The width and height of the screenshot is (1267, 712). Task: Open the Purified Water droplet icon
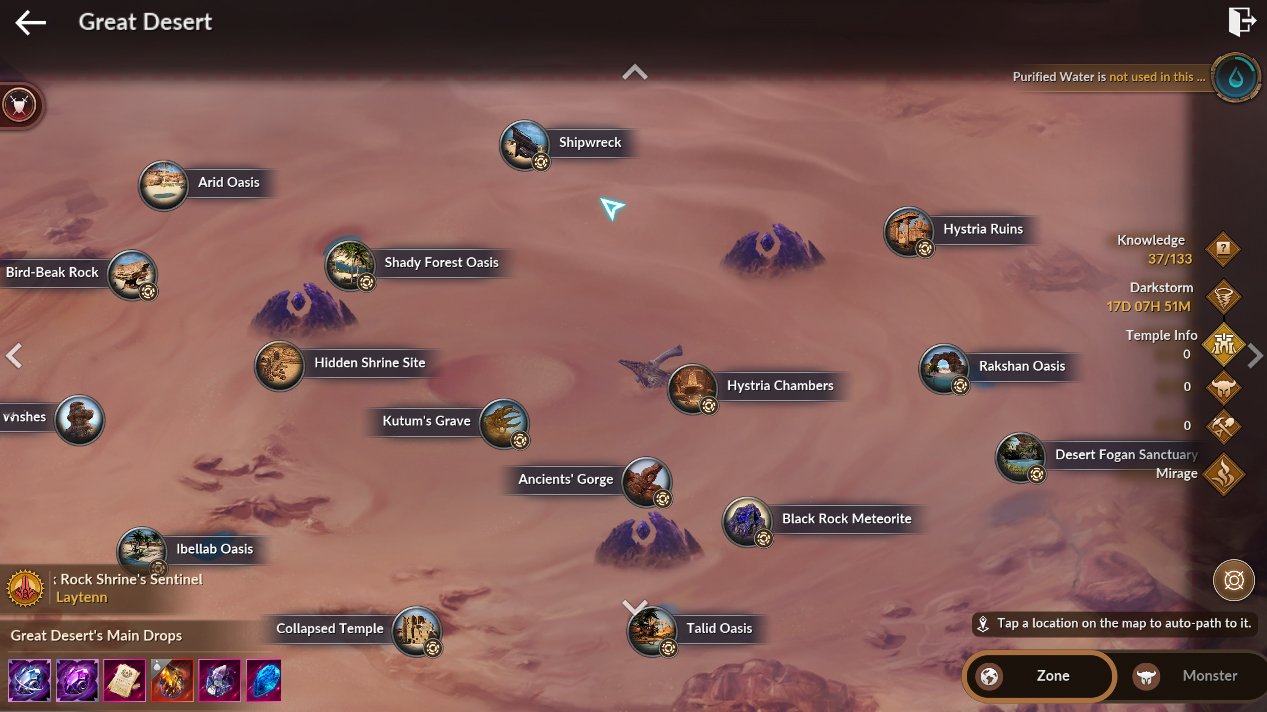tap(1235, 77)
